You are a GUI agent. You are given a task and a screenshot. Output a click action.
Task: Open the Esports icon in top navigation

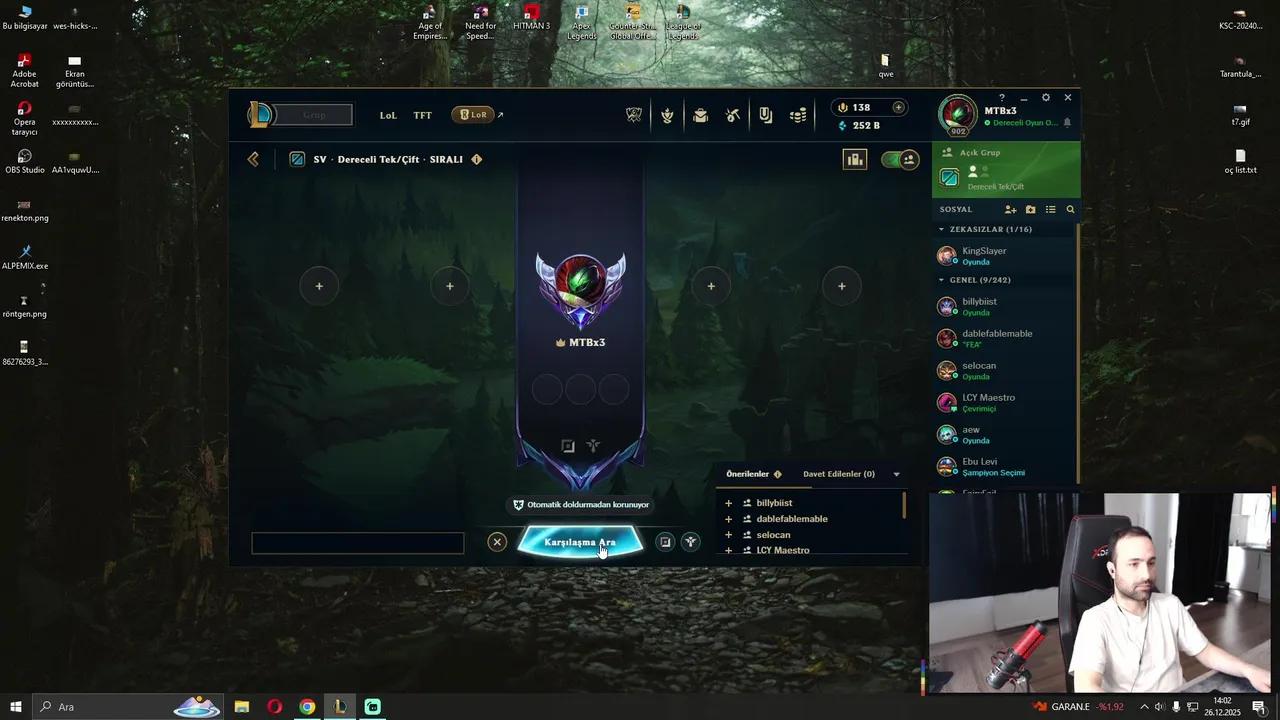coord(634,115)
